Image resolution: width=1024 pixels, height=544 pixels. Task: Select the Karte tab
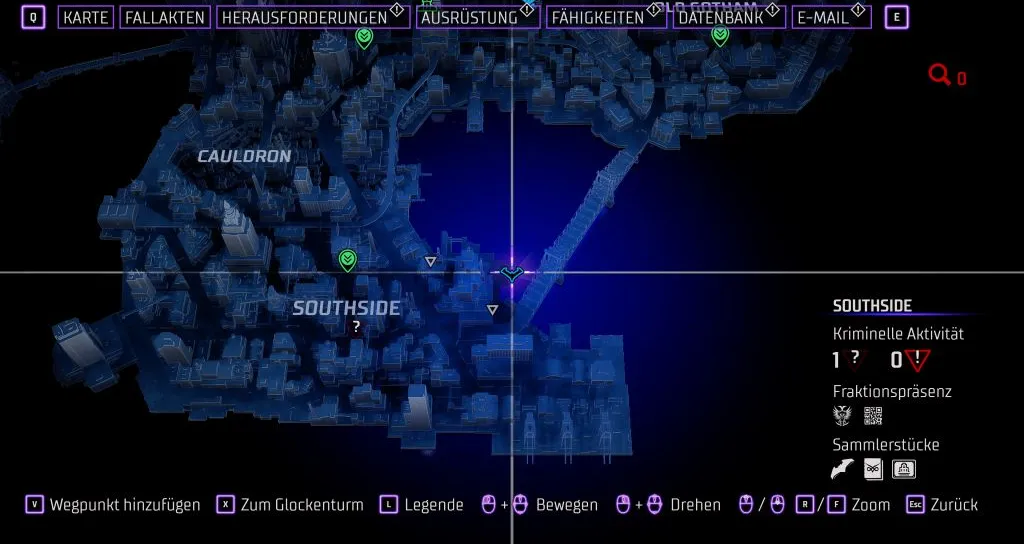point(85,17)
